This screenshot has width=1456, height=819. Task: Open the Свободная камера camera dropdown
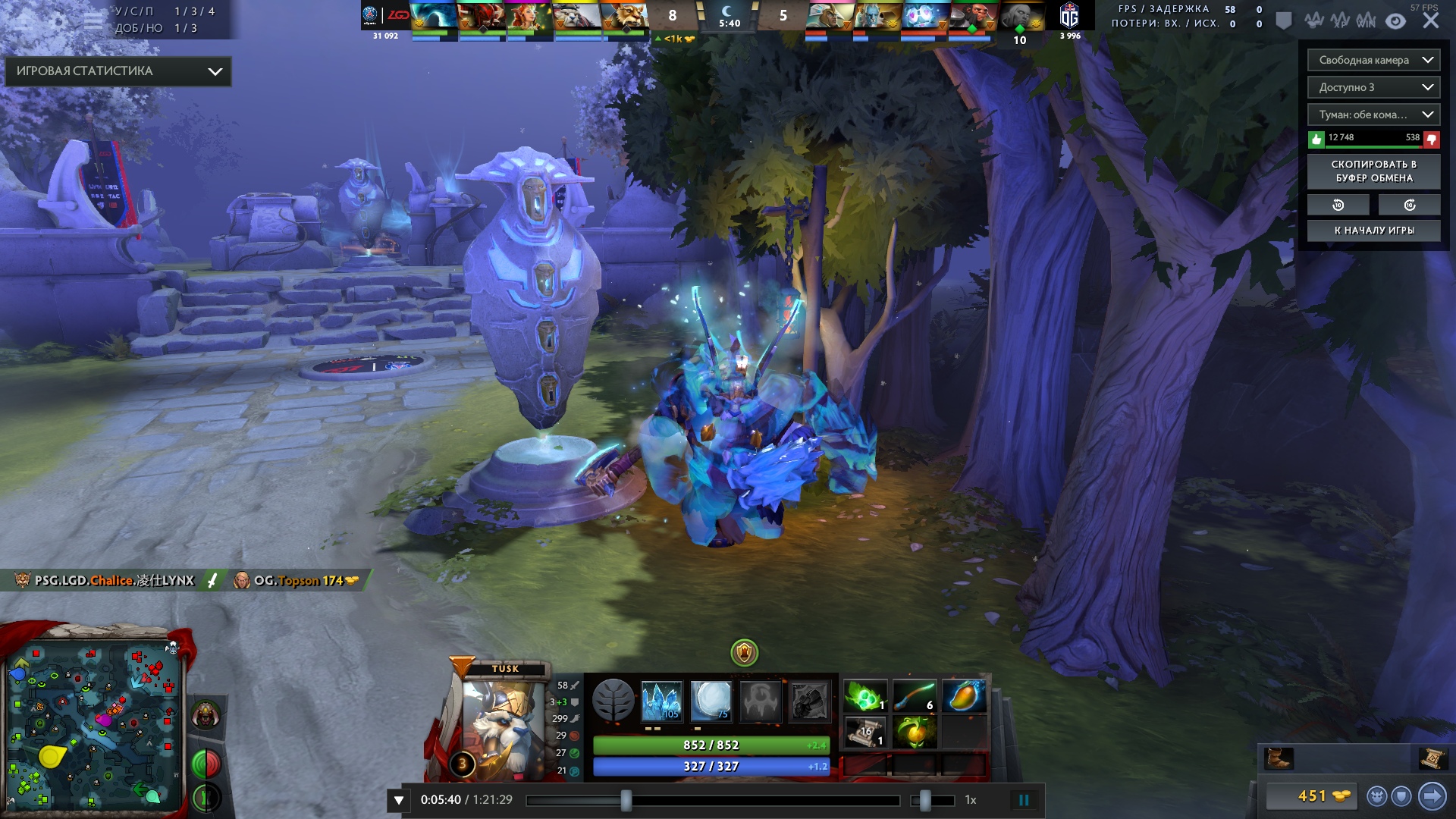tap(1373, 60)
